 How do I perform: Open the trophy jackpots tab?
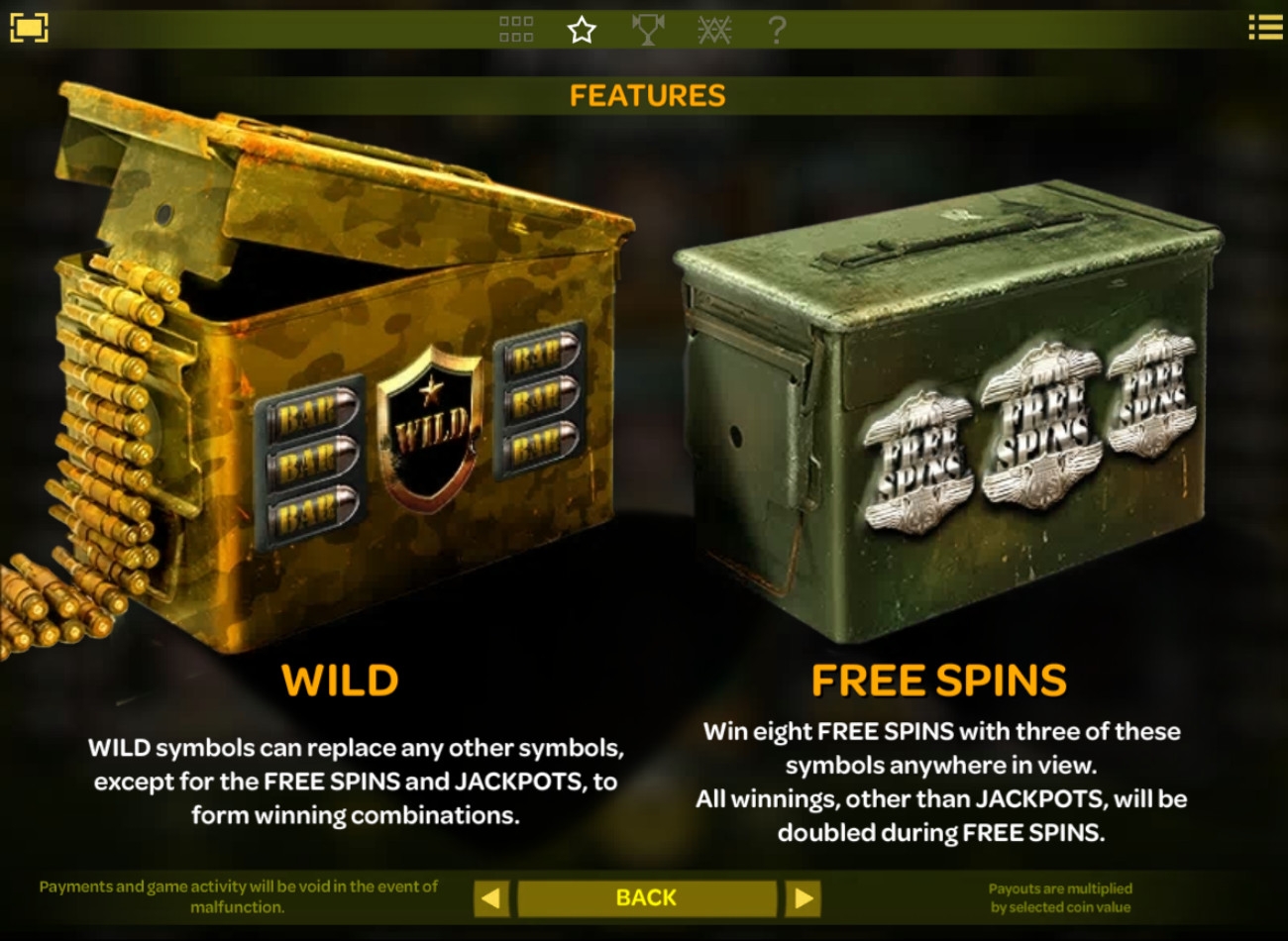click(647, 30)
